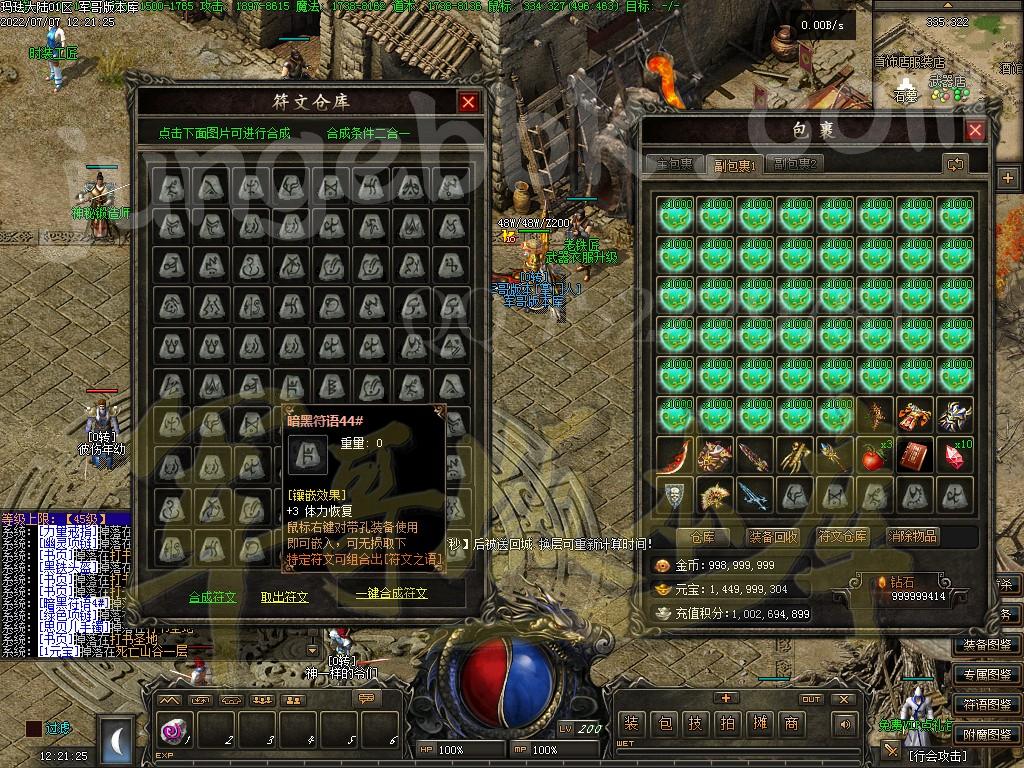
Task: Select the red apple item in bag
Action: point(875,456)
